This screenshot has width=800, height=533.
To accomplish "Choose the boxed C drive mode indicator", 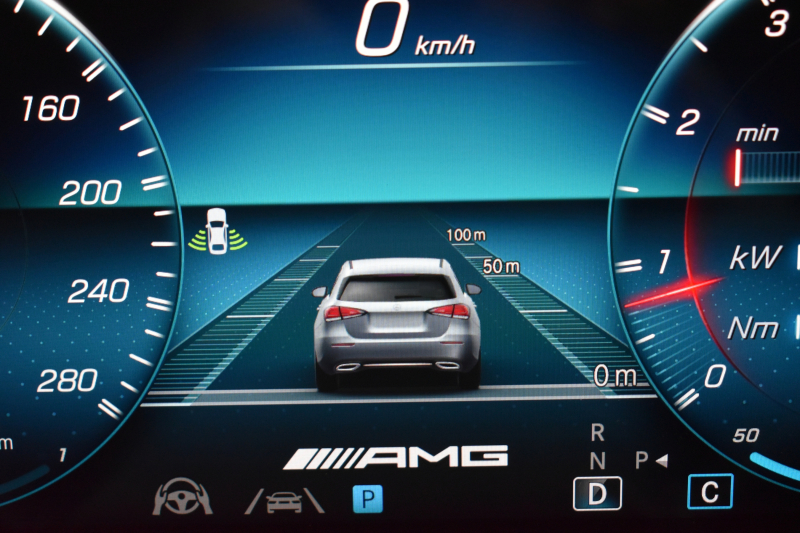I will [709, 491].
